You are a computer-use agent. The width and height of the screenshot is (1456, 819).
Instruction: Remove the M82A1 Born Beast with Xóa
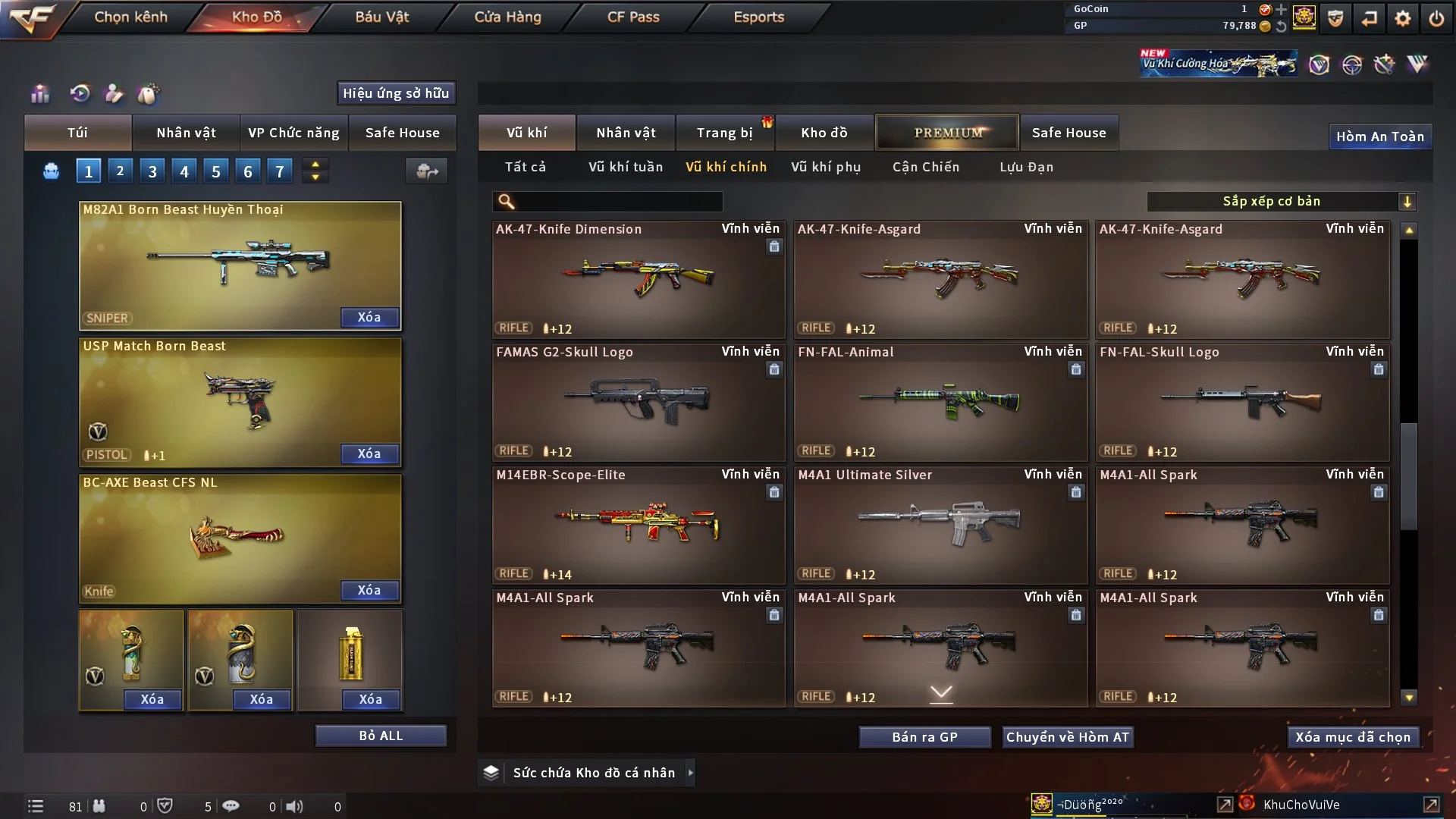point(369,317)
